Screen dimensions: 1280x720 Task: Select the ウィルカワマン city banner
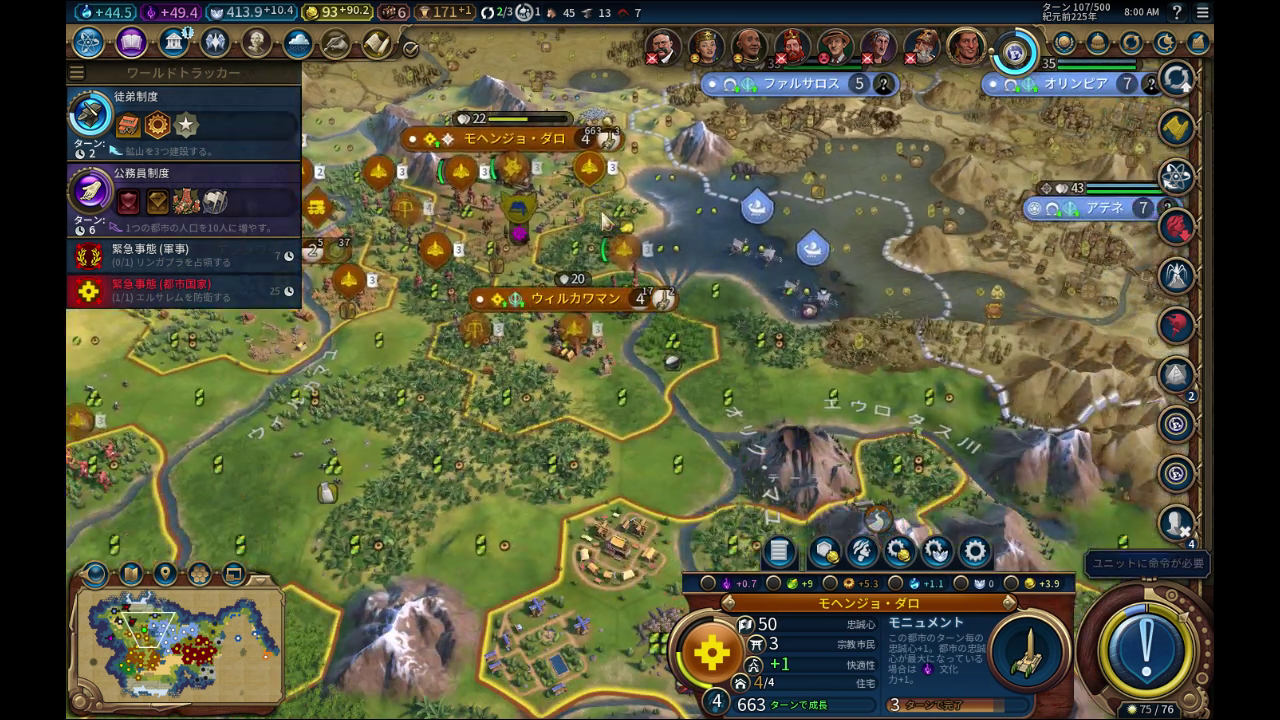point(573,298)
